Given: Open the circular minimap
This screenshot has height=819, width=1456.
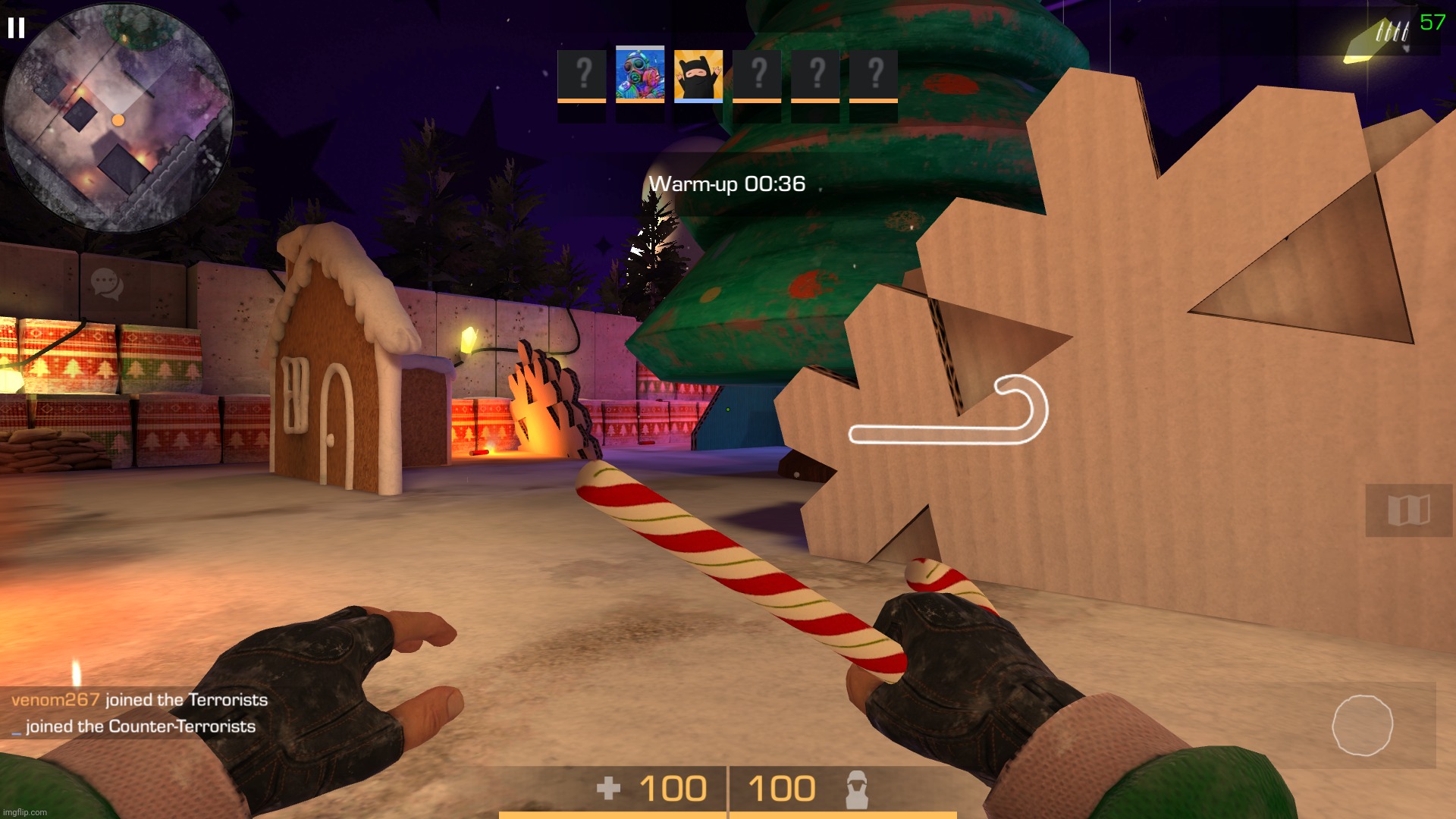Looking at the screenshot, I should pyautogui.click(x=119, y=119).
